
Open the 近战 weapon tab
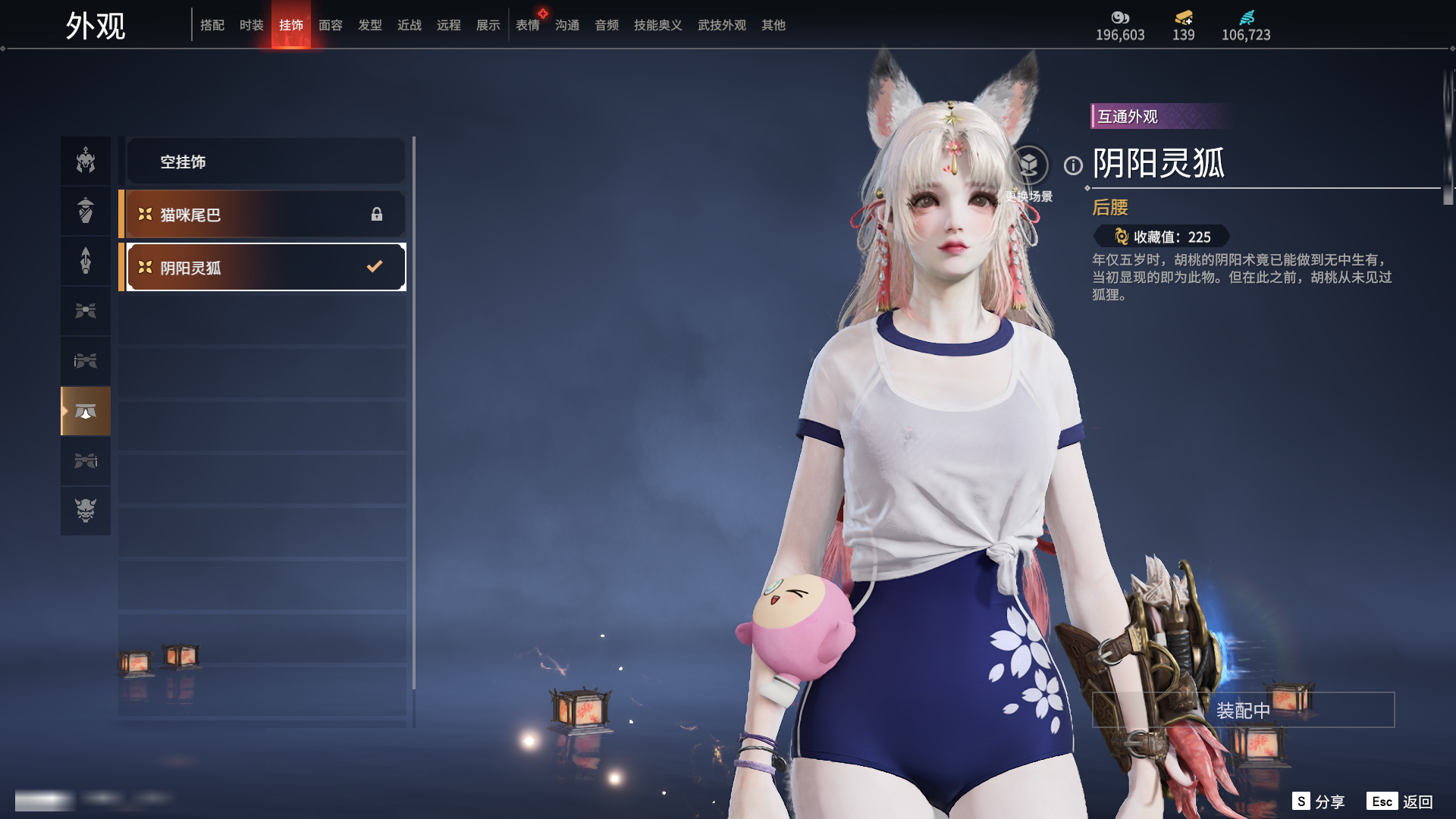tap(409, 25)
